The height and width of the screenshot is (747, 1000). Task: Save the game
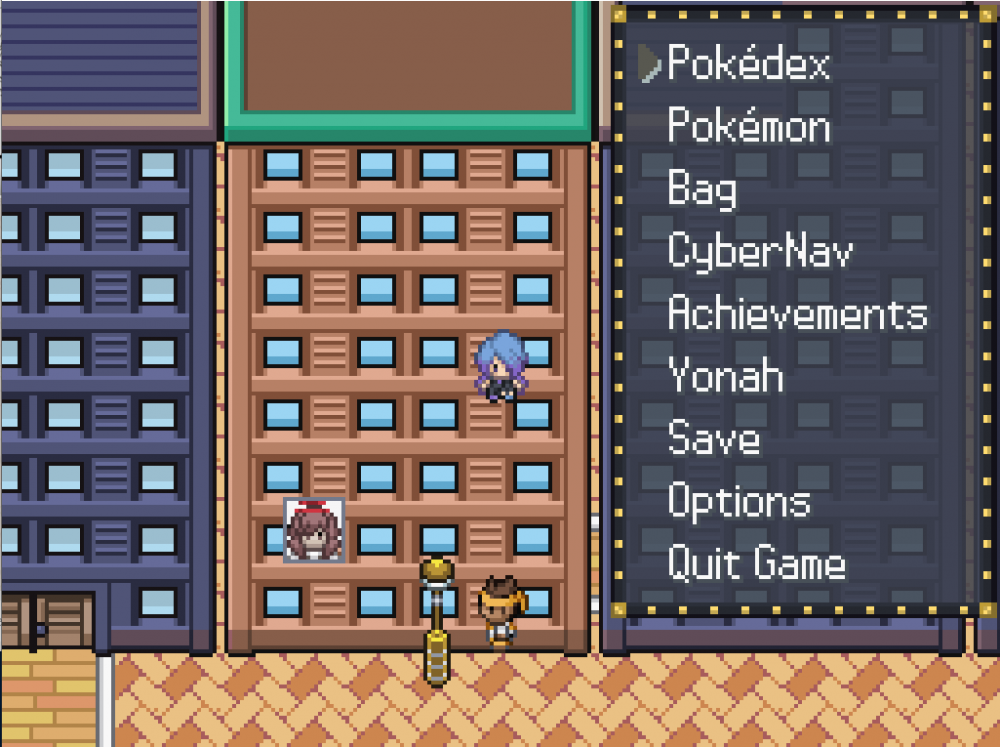pyautogui.click(x=713, y=439)
